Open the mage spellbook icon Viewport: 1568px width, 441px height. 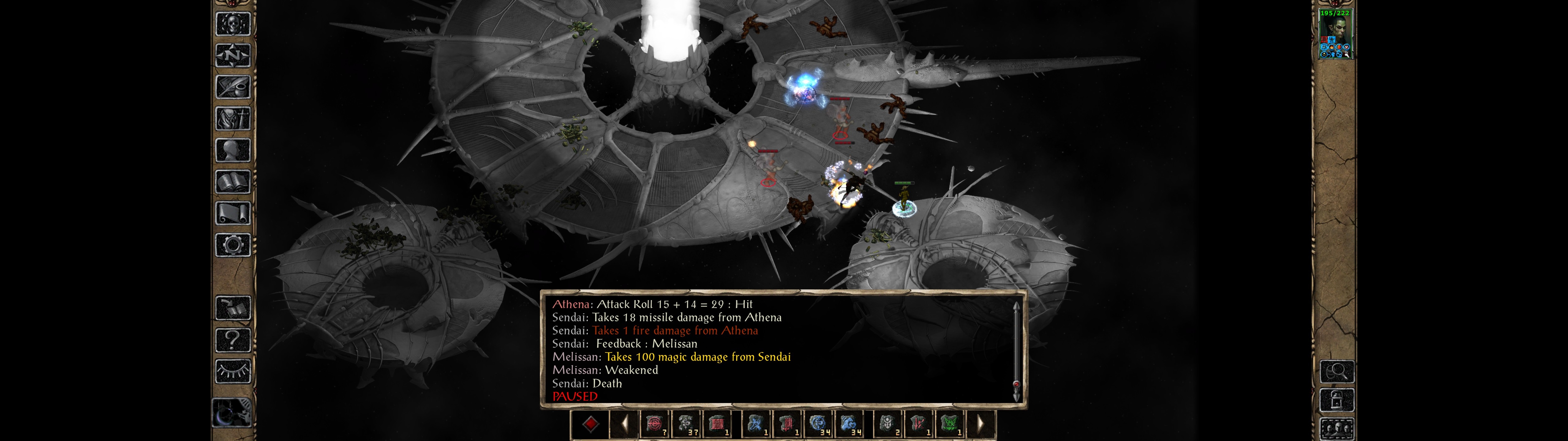tap(232, 182)
